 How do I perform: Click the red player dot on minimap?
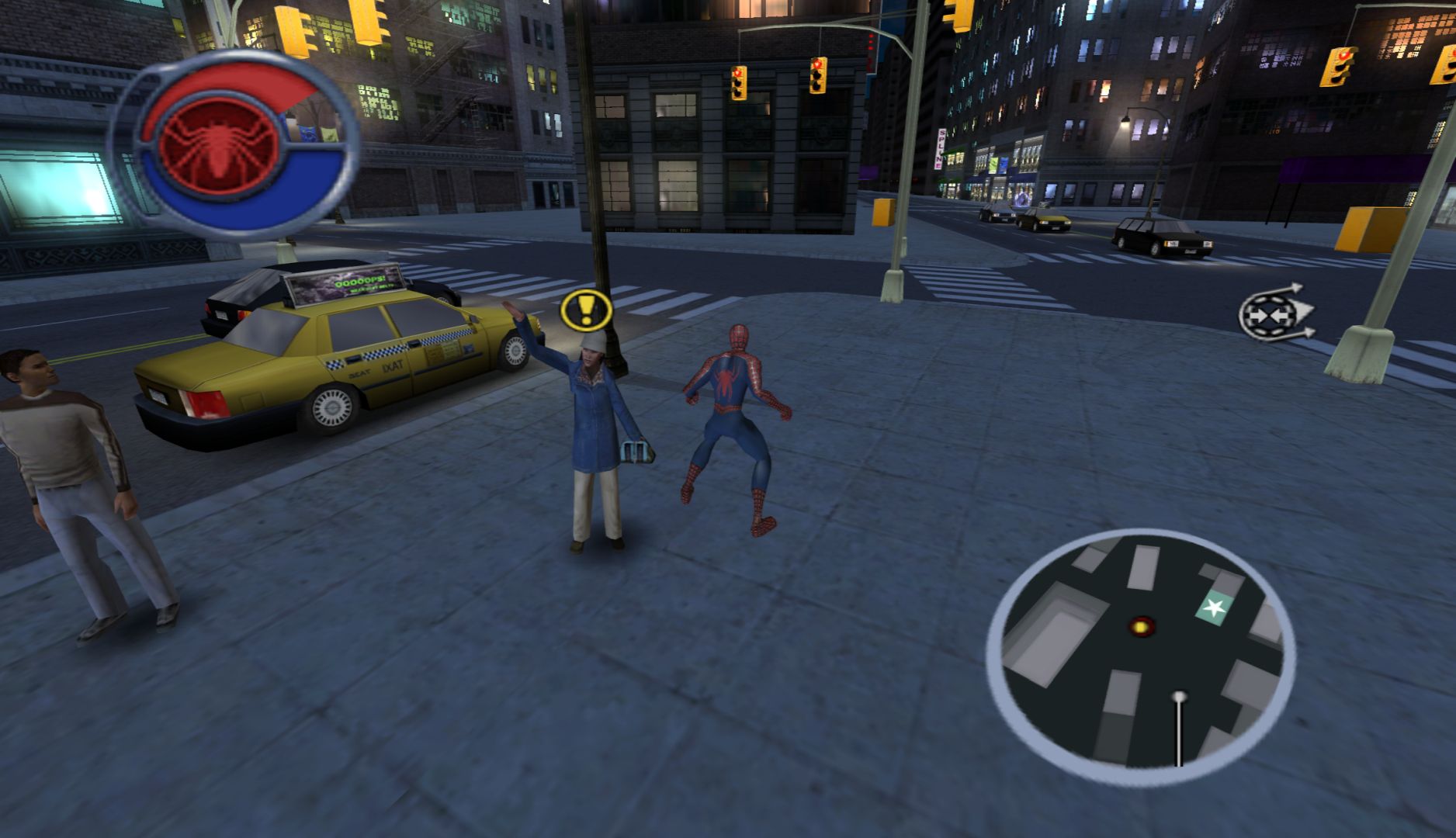1142,625
